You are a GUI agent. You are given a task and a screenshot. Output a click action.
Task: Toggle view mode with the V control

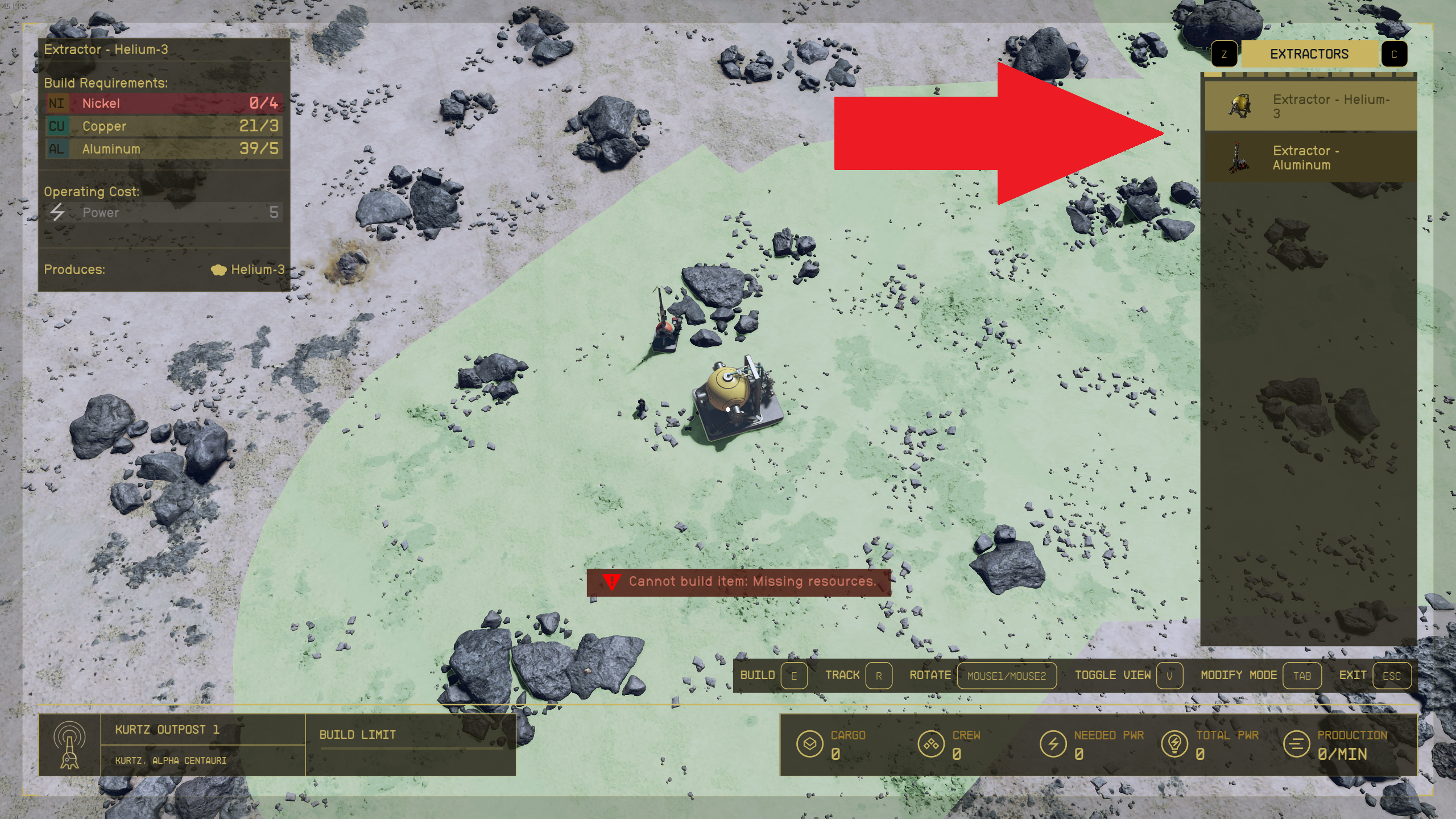click(1169, 676)
